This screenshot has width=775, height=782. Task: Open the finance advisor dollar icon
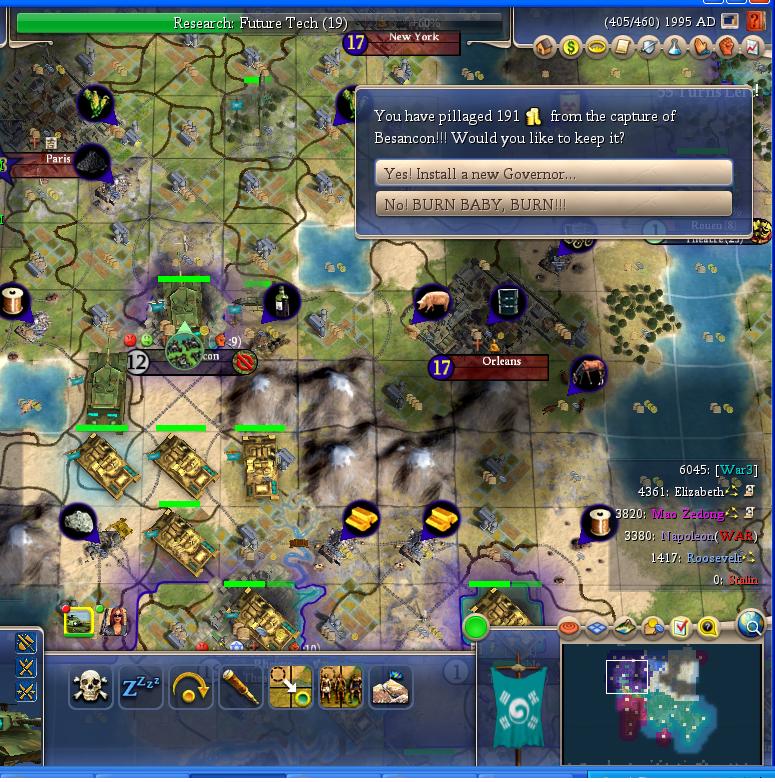tap(570, 47)
